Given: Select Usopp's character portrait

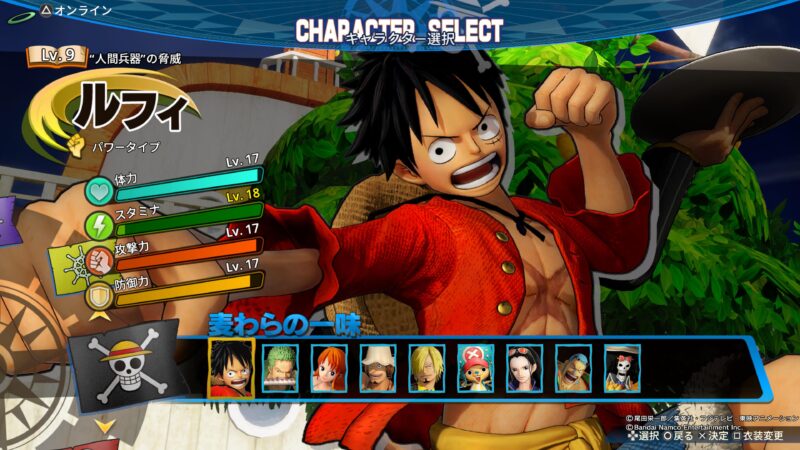Looking at the screenshot, I should [378, 368].
